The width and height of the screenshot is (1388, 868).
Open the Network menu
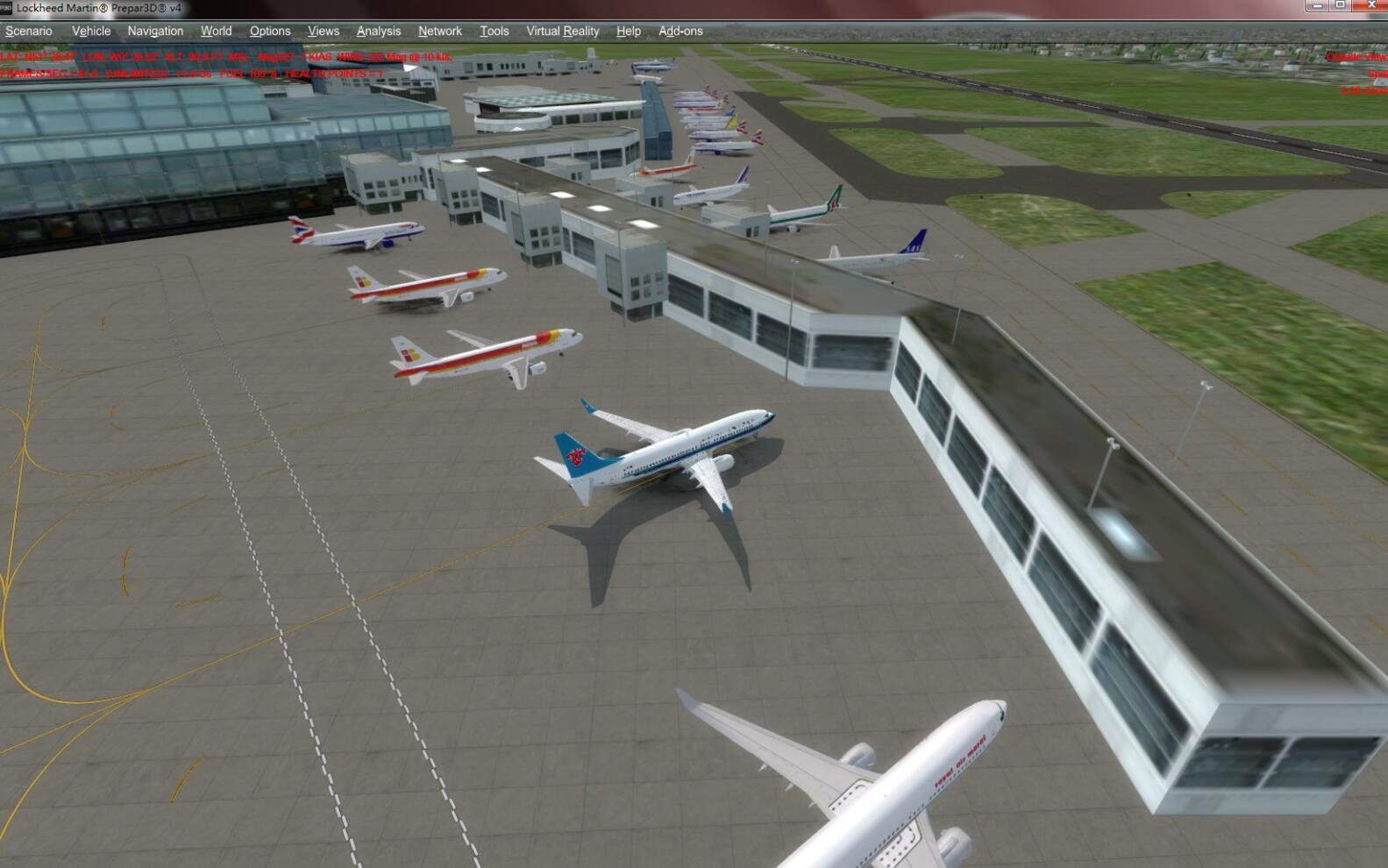[x=440, y=31]
